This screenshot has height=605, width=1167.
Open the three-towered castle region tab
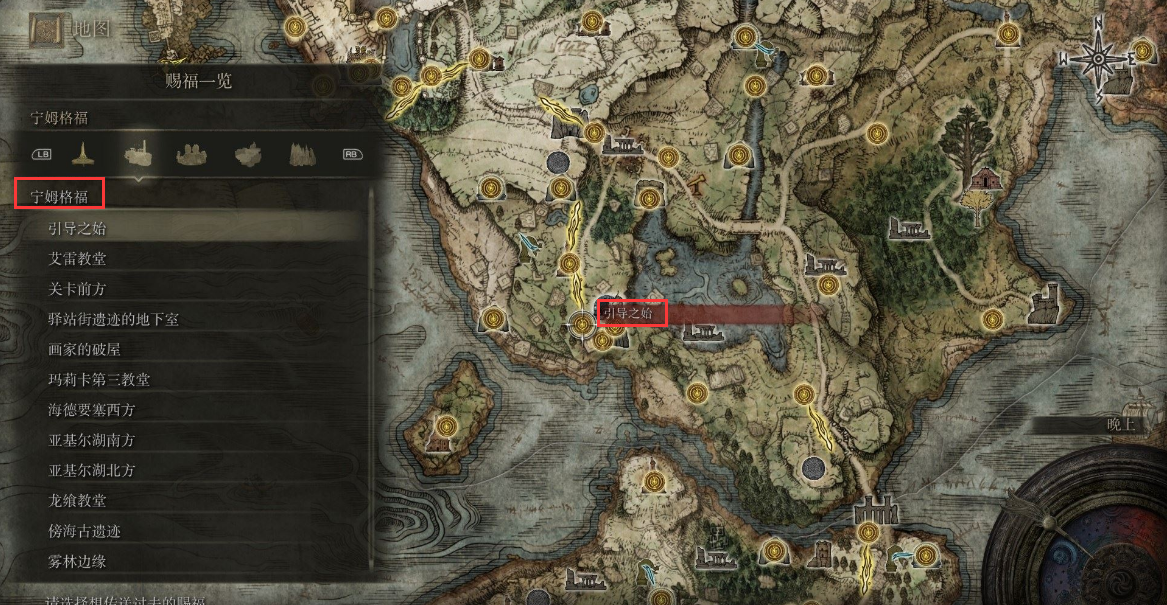tap(193, 154)
